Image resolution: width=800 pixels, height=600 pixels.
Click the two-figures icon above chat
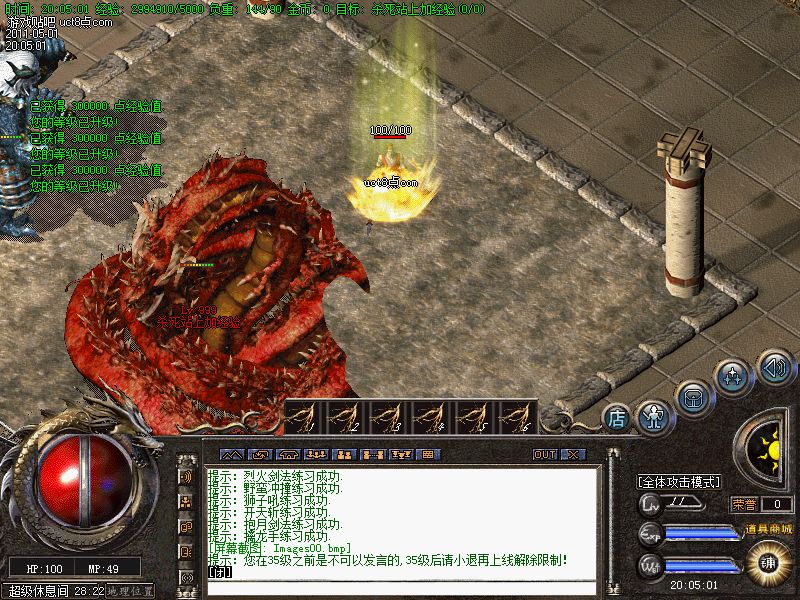(344, 454)
